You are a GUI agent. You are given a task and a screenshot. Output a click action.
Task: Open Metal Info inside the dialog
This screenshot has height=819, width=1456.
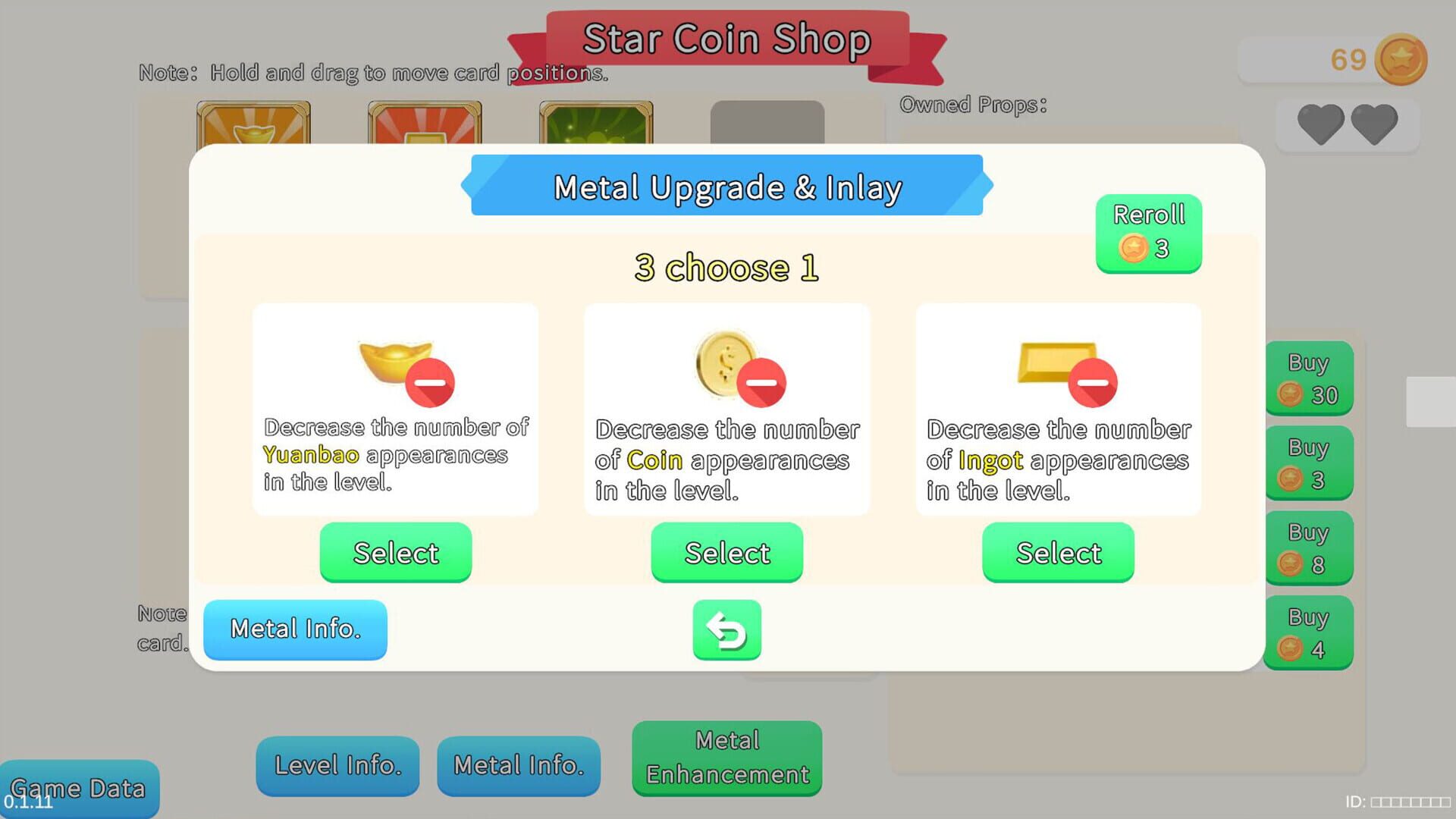point(295,629)
